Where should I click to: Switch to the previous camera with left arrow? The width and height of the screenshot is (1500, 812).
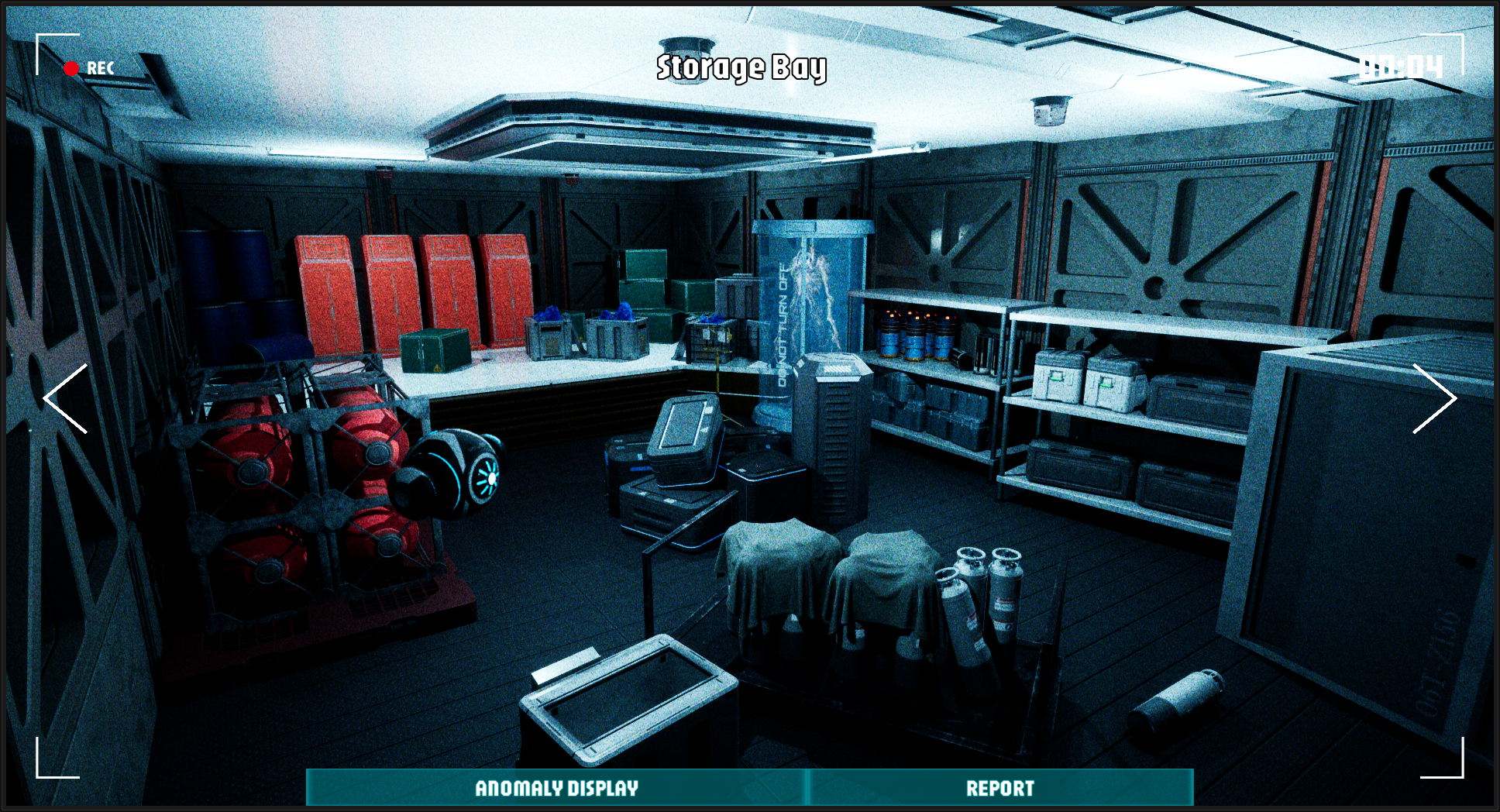click(x=66, y=398)
